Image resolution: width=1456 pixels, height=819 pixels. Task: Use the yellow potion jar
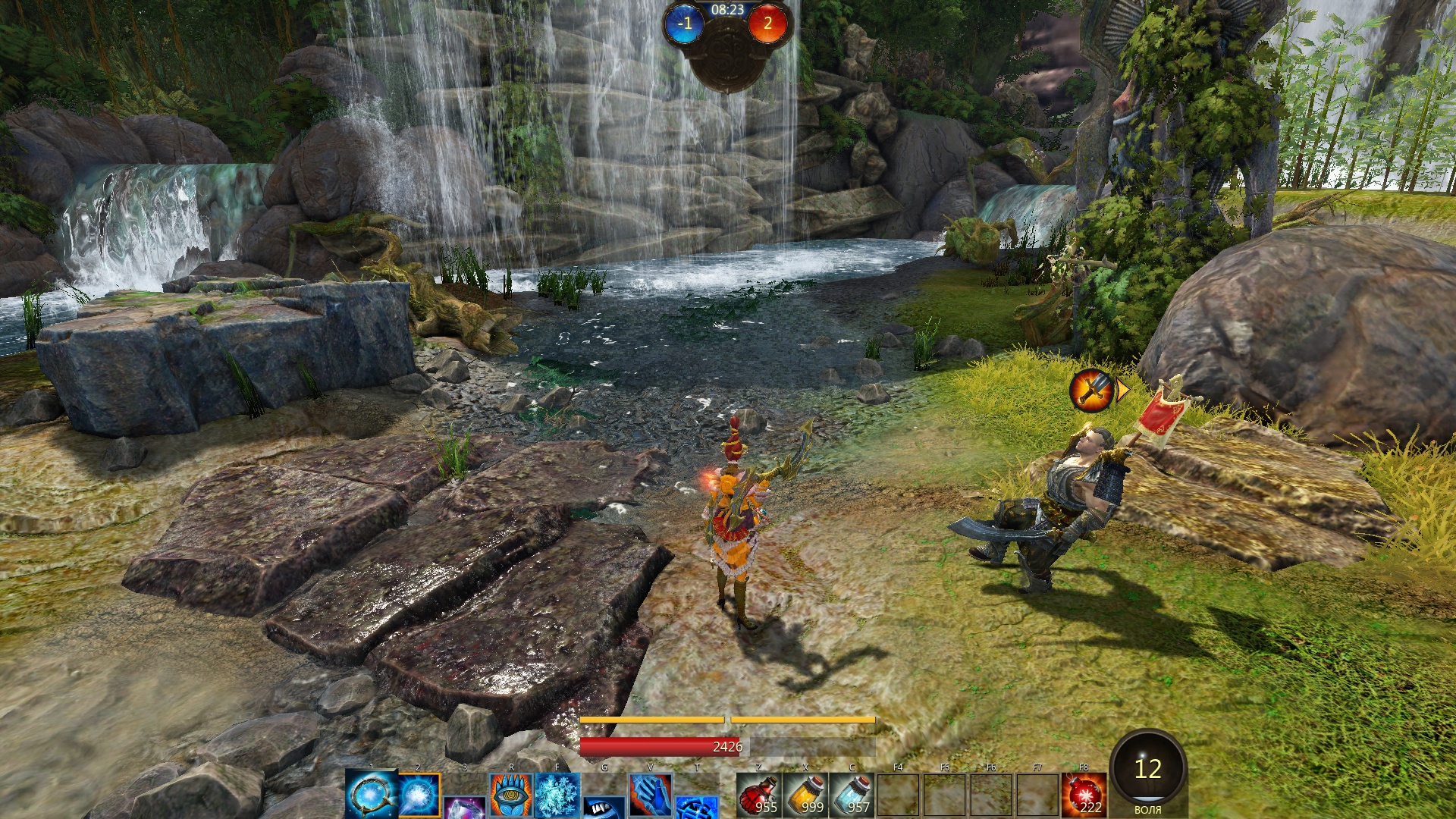click(x=805, y=795)
